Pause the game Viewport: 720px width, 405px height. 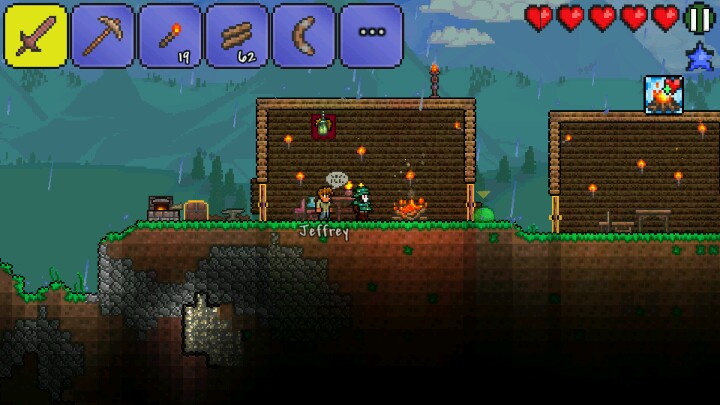pos(699,18)
